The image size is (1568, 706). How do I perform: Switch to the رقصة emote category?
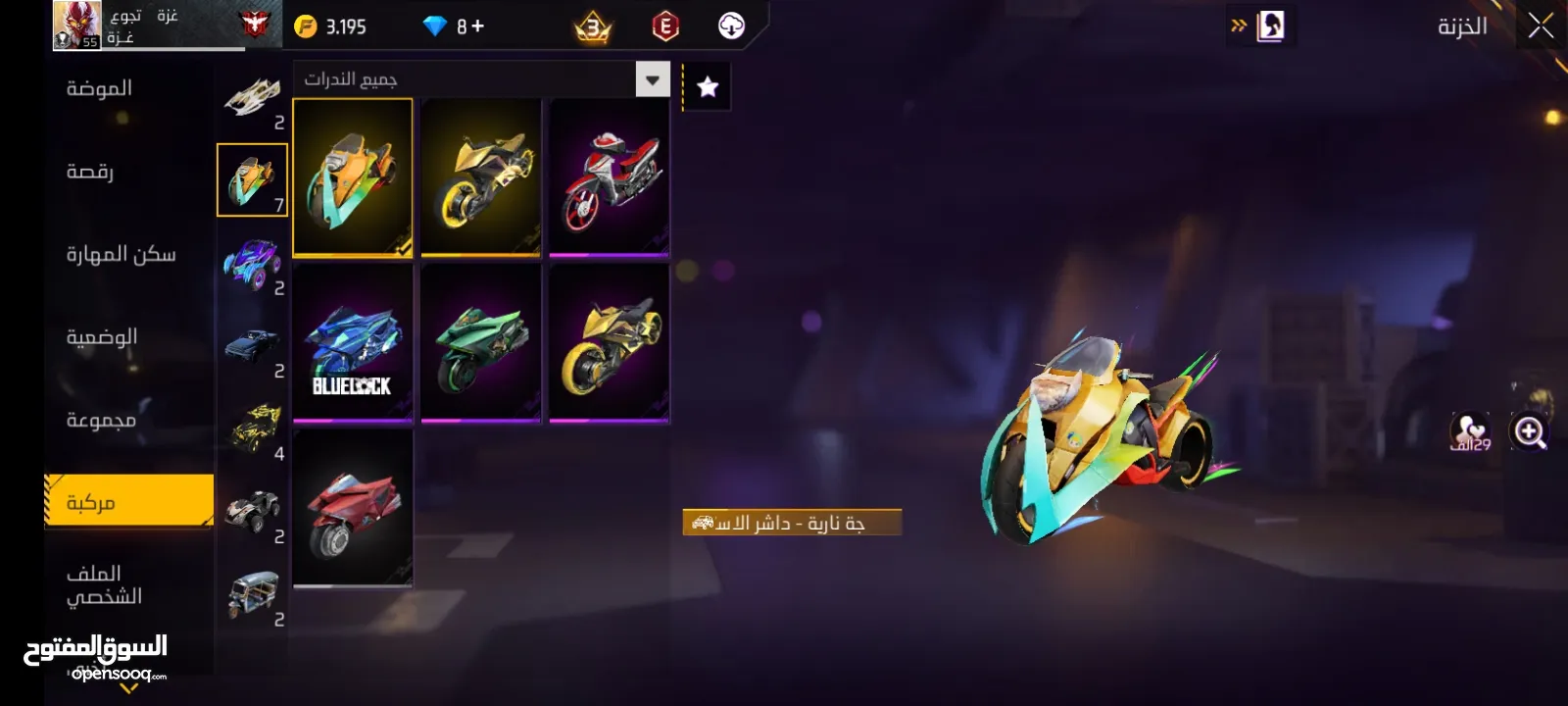tap(90, 172)
